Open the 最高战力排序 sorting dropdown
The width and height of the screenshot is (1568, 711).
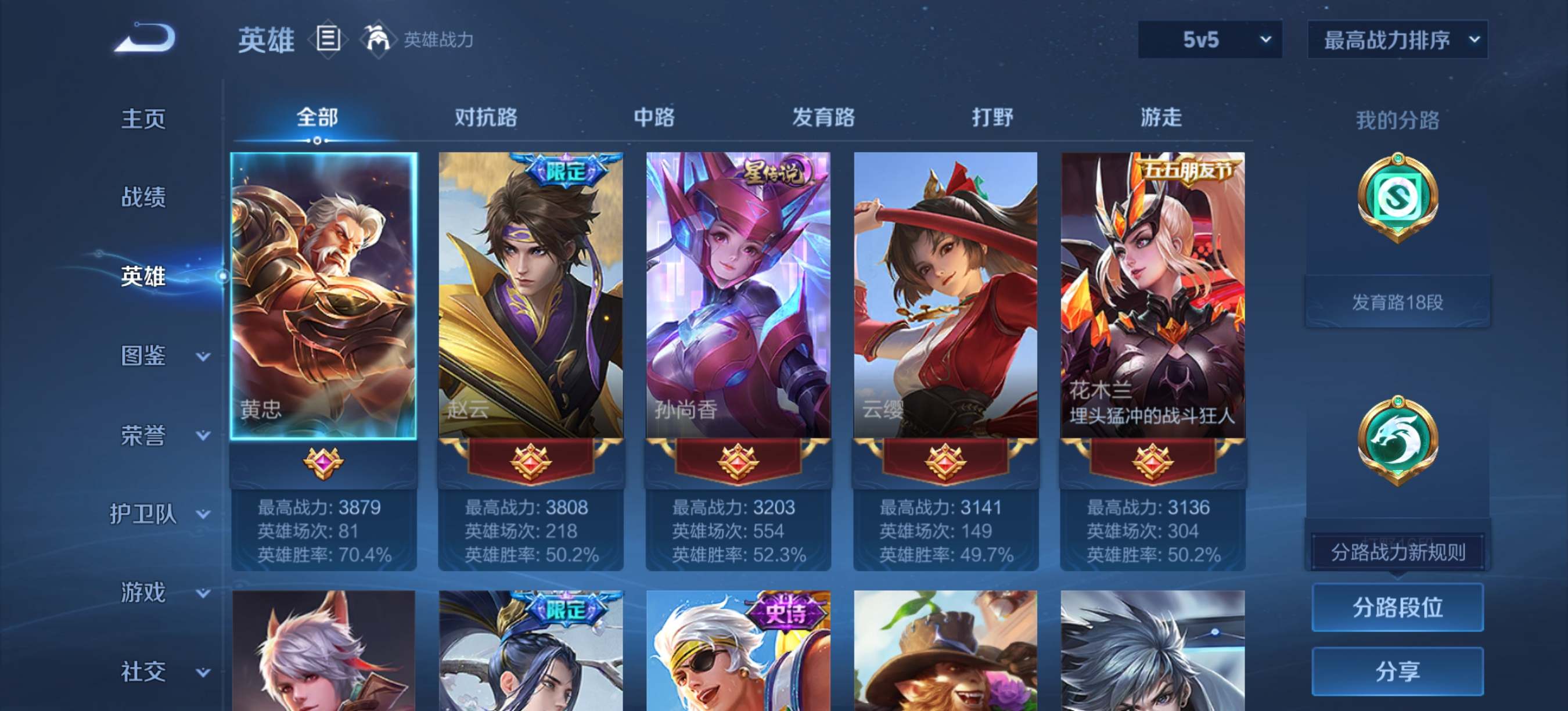1397,40
